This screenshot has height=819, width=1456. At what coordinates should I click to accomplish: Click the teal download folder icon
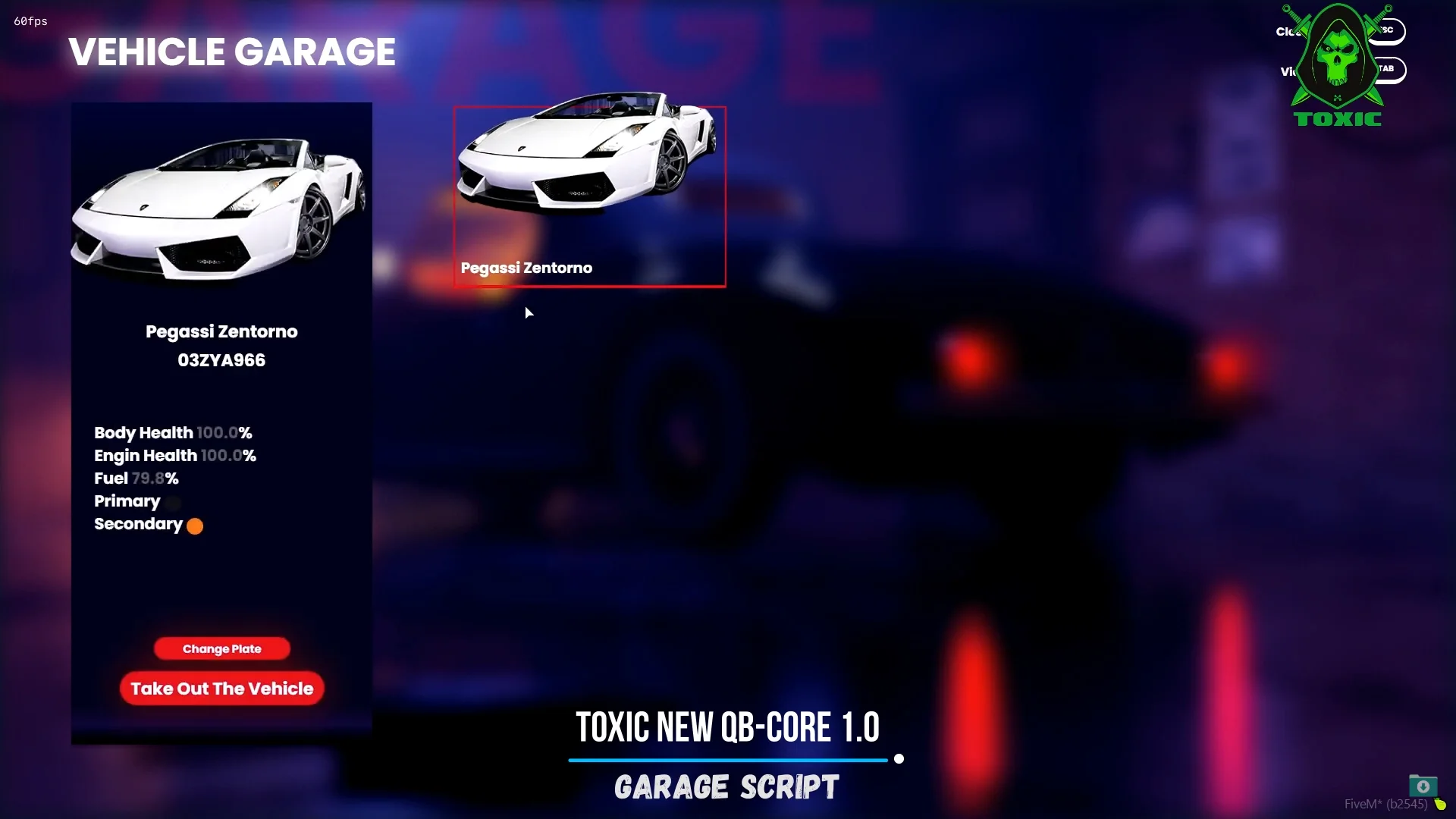pos(1423,786)
